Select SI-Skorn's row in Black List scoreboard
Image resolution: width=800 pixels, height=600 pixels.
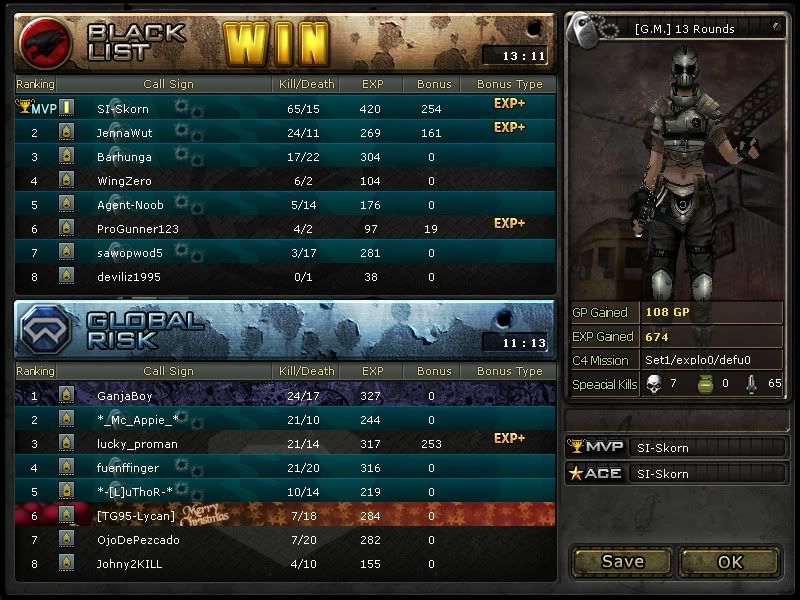tap(285, 108)
